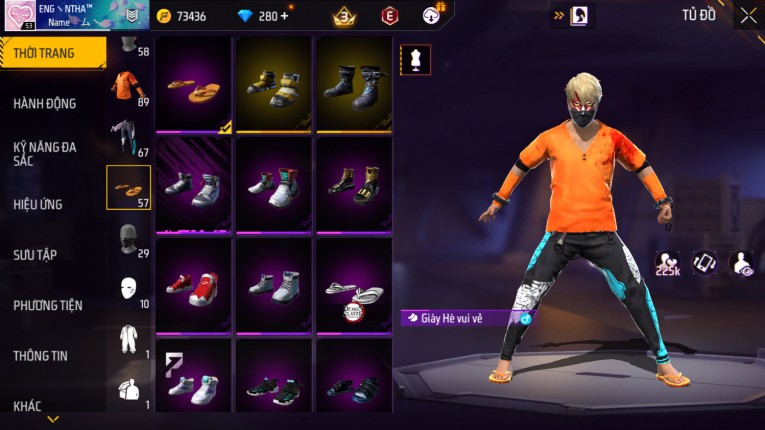Screen dimensions: 765x430
Task: Pick the red sneakers item
Action: tap(194, 287)
